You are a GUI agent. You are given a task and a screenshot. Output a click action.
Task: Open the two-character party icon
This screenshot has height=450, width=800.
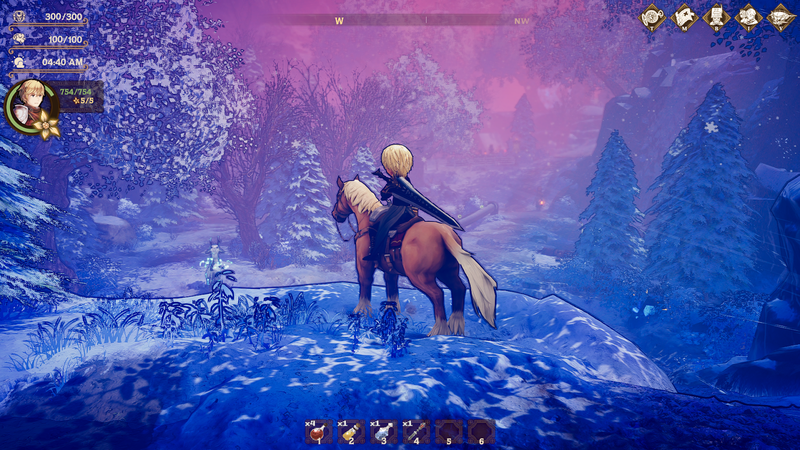coord(748,17)
